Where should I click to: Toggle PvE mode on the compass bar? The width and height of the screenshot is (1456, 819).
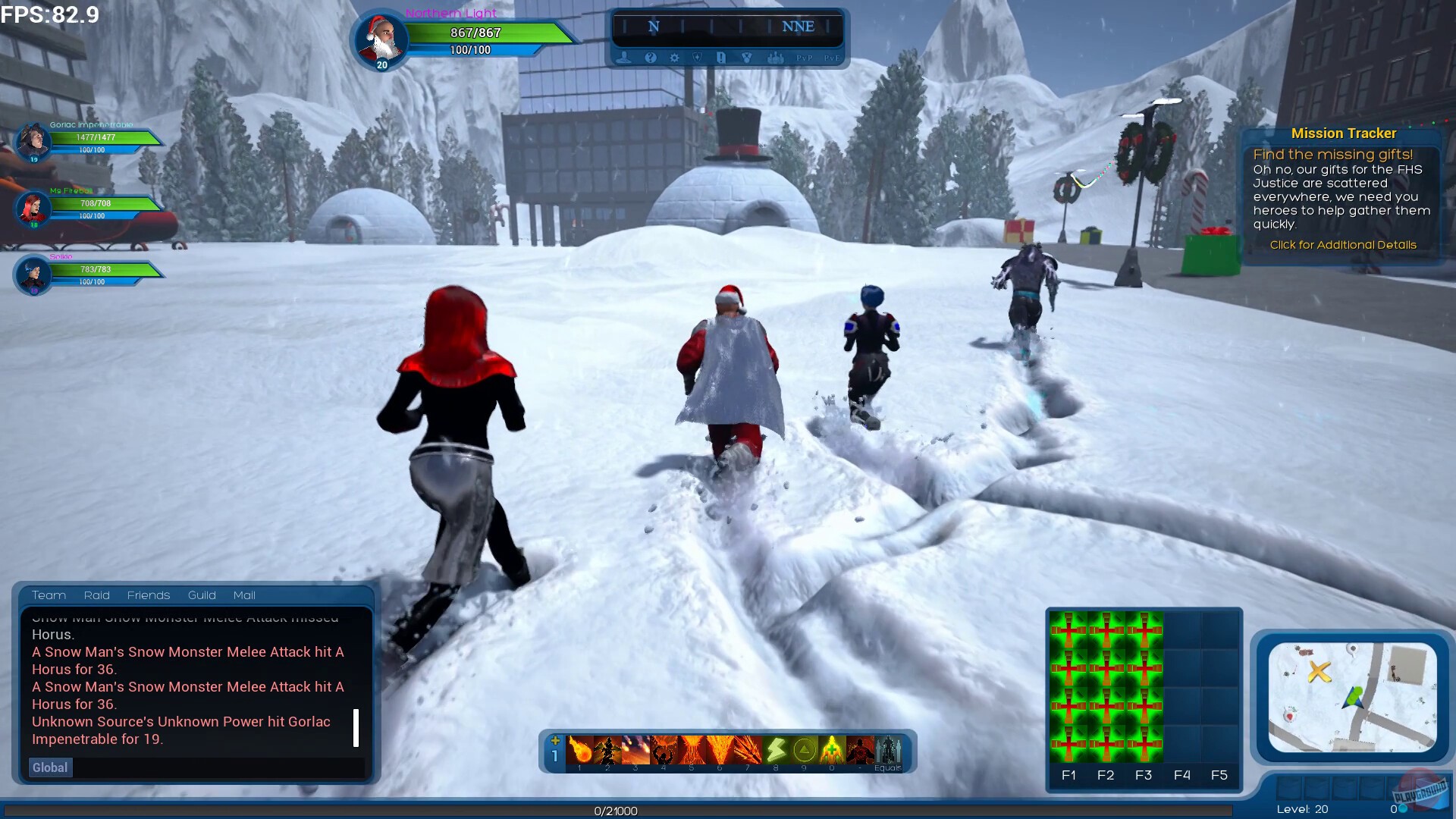(x=830, y=58)
